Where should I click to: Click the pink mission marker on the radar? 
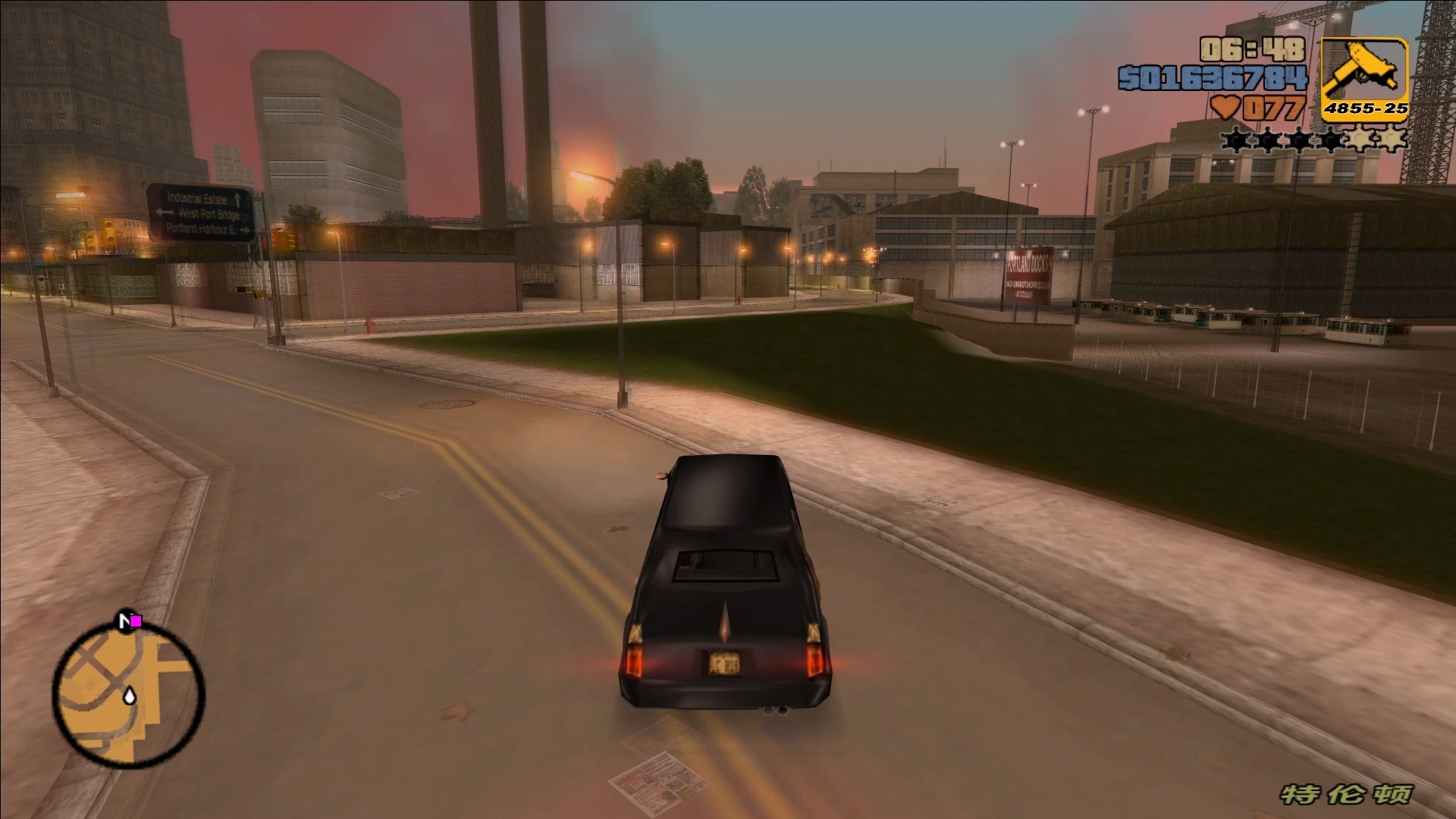tap(136, 622)
